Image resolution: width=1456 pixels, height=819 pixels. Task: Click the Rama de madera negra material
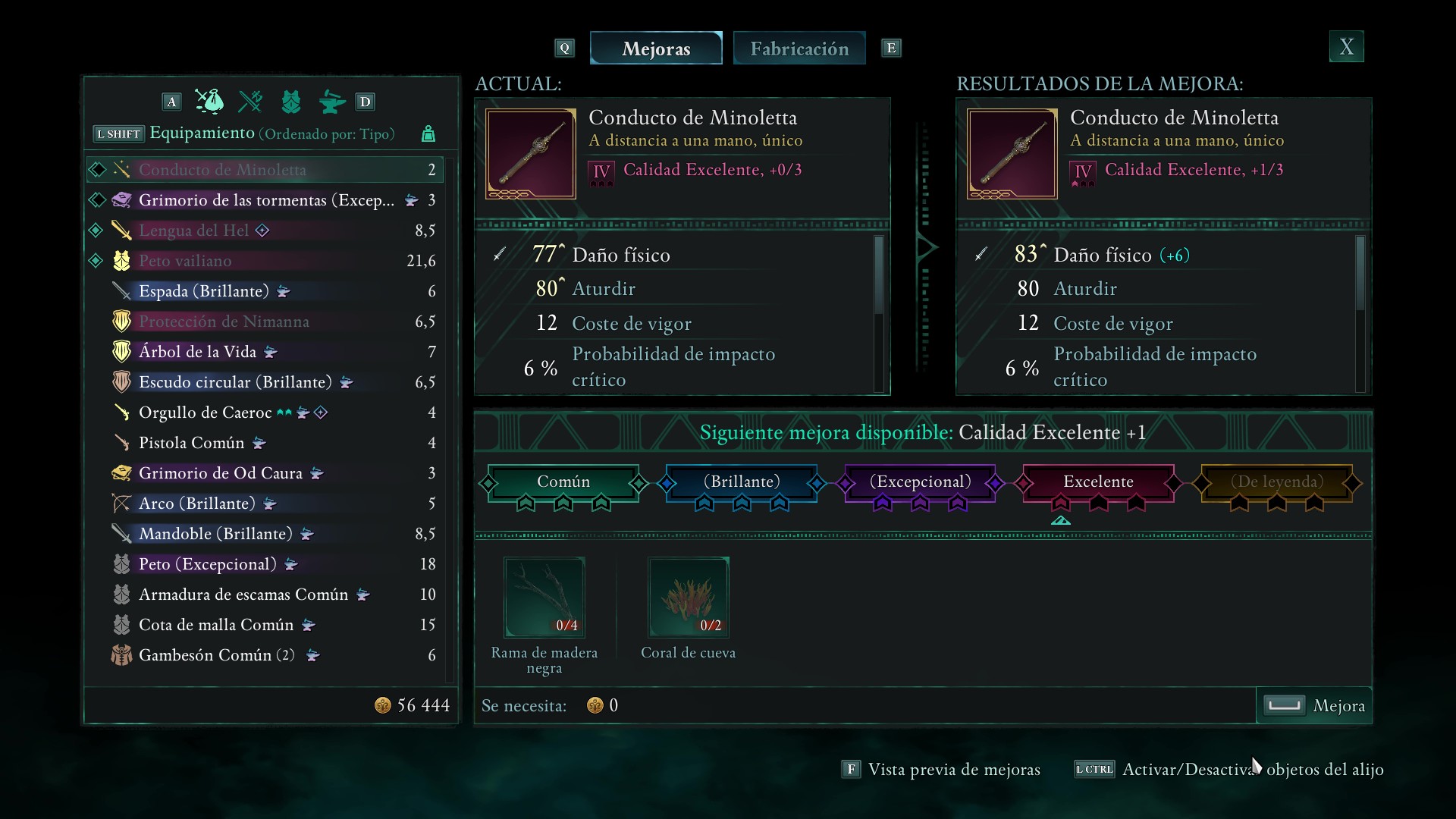point(544,598)
